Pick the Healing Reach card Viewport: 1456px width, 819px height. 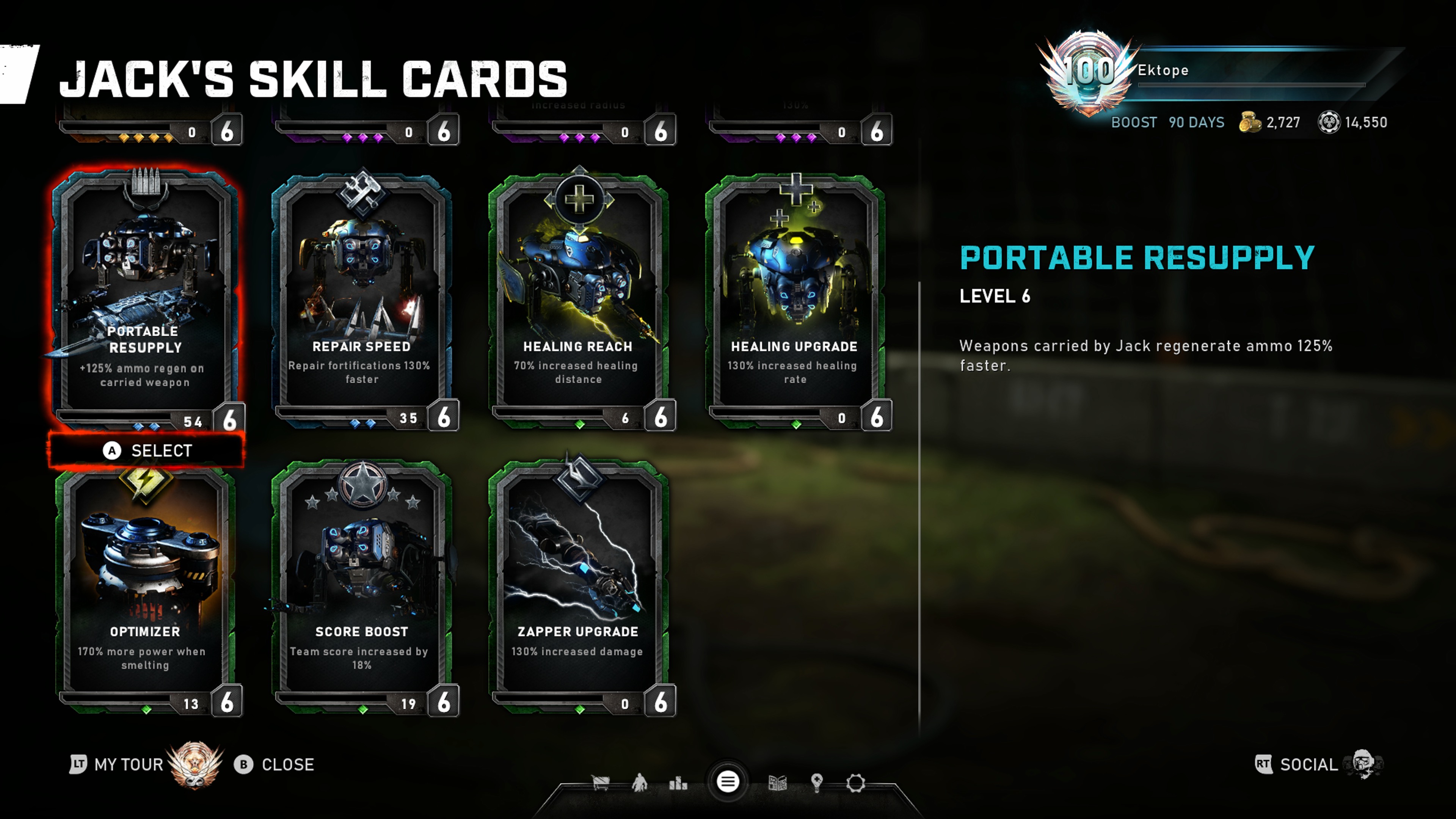click(x=578, y=300)
